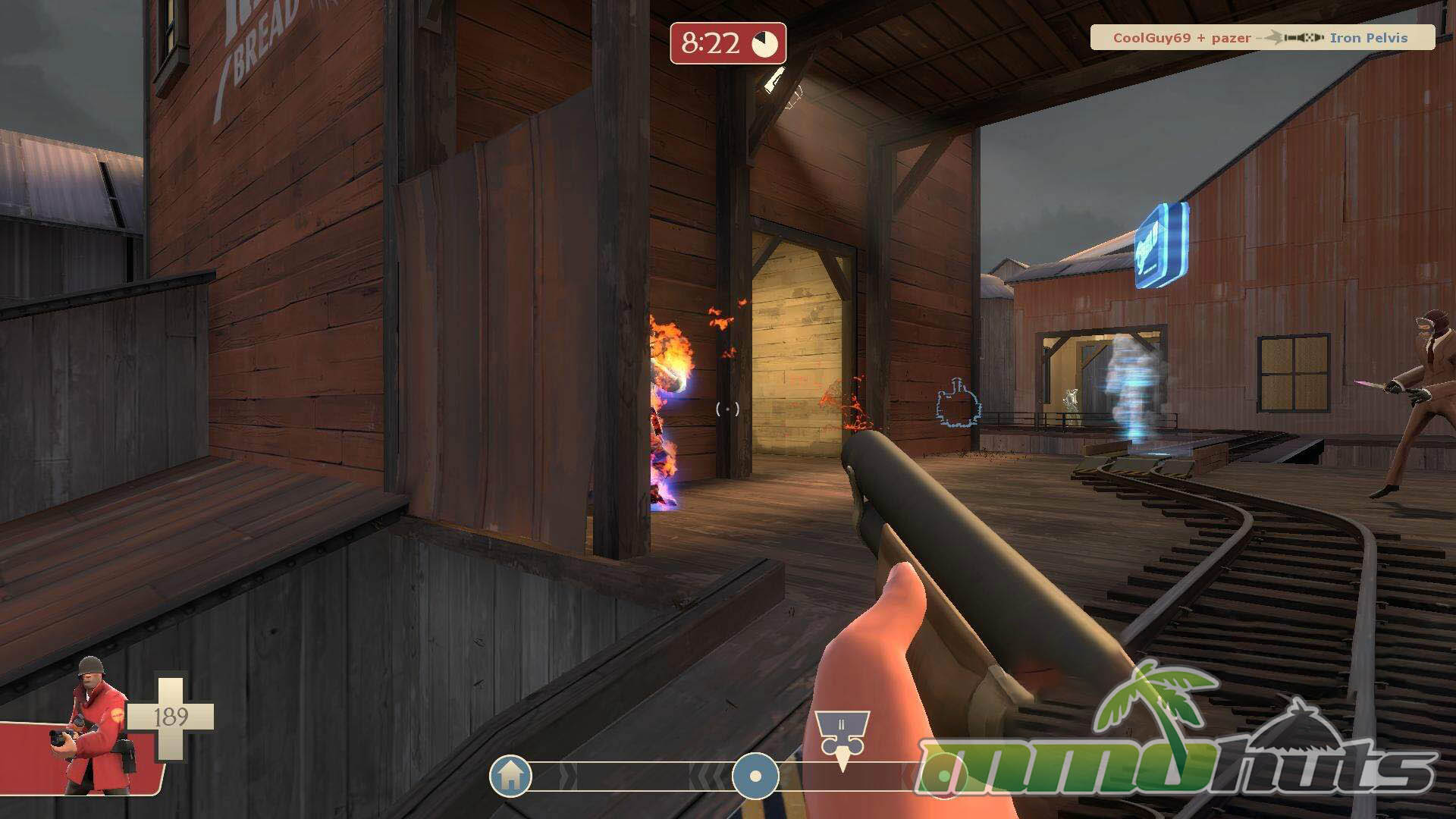The image size is (1456, 819).
Task: Select the payload cart marker icon
Action: point(842,736)
